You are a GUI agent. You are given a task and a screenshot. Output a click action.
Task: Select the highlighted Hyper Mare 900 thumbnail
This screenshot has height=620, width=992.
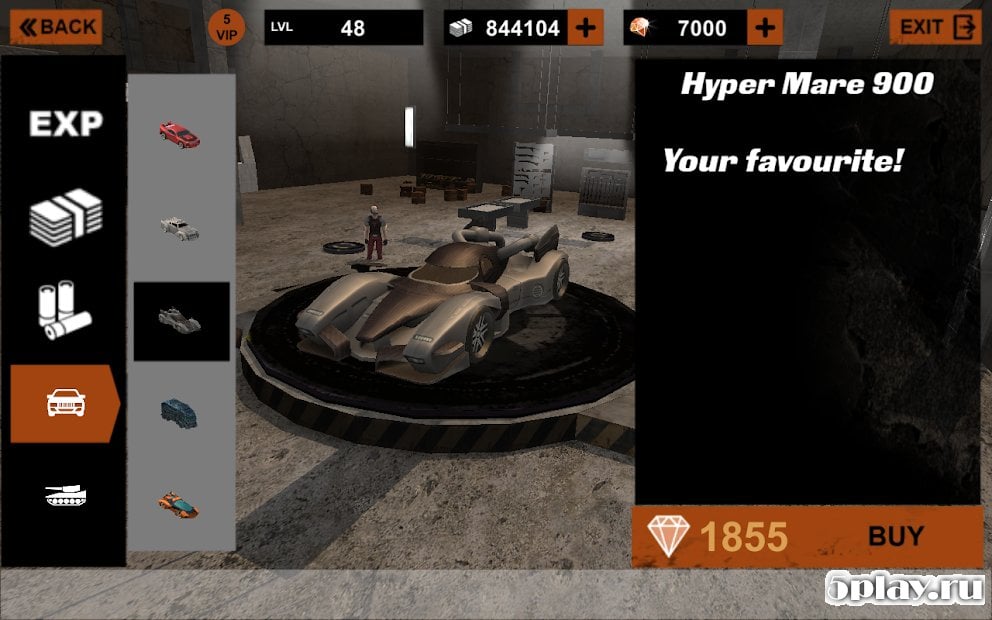pyautogui.click(x=181, y=320)
